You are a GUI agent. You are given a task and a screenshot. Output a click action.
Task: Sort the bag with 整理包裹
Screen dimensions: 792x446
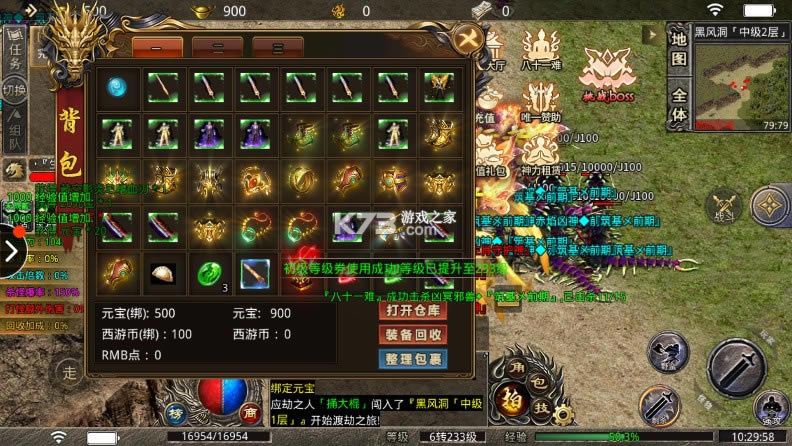[x=412, y=359]
